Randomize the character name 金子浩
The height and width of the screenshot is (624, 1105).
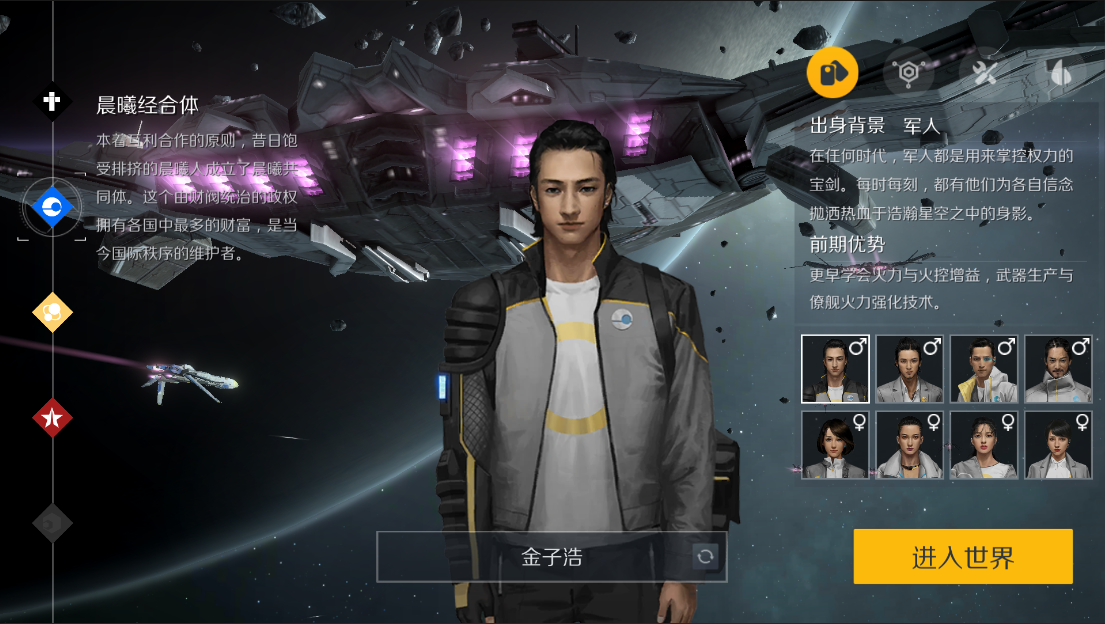click(706, 557)
